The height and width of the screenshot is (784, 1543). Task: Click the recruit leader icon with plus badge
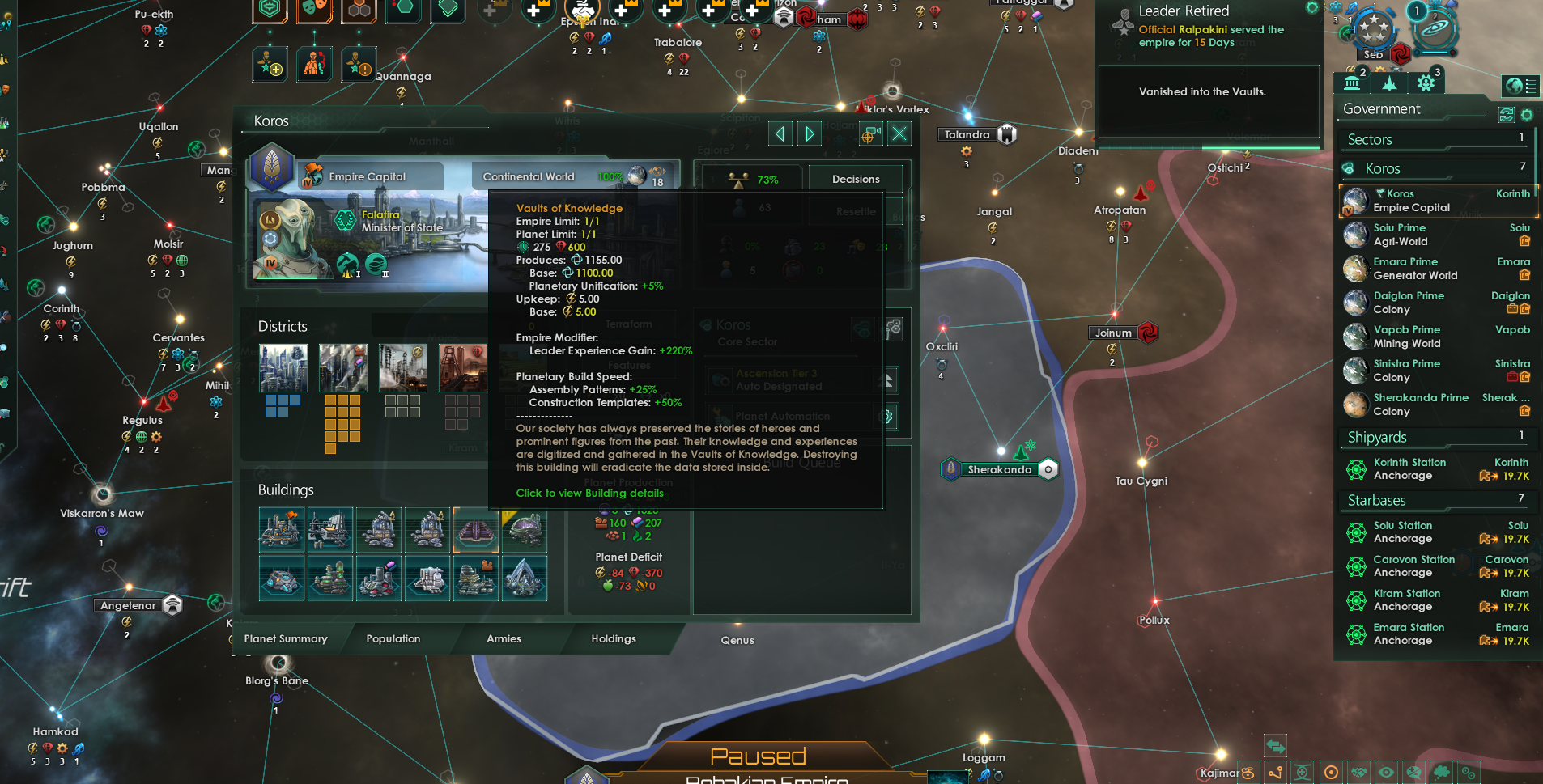pyautogui.click(x=270, y=64)
